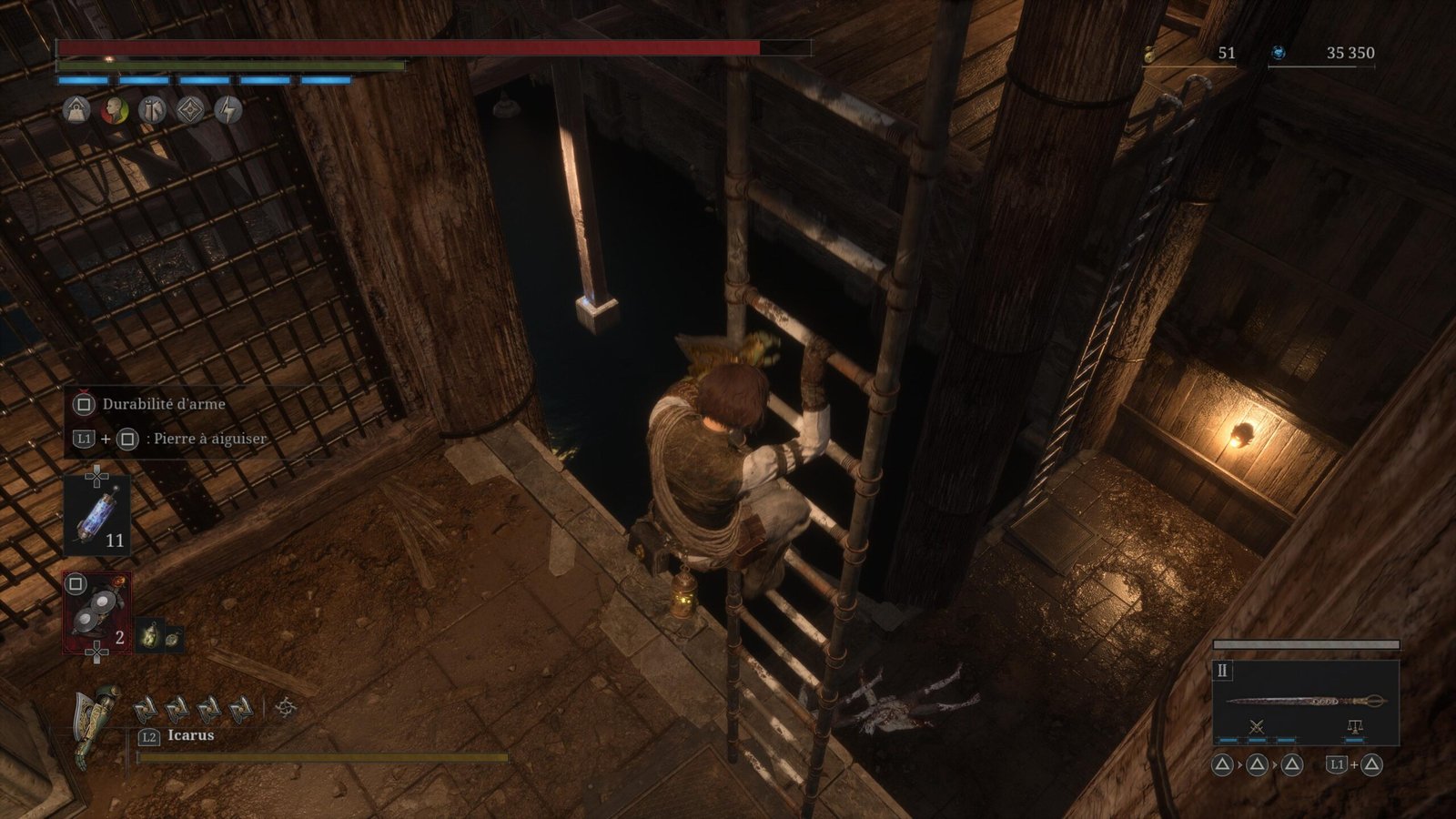Viewport: 1456px width, 819px height.
Task: Click the balance scales Fable Art icon
Action: coord(1354,726)
